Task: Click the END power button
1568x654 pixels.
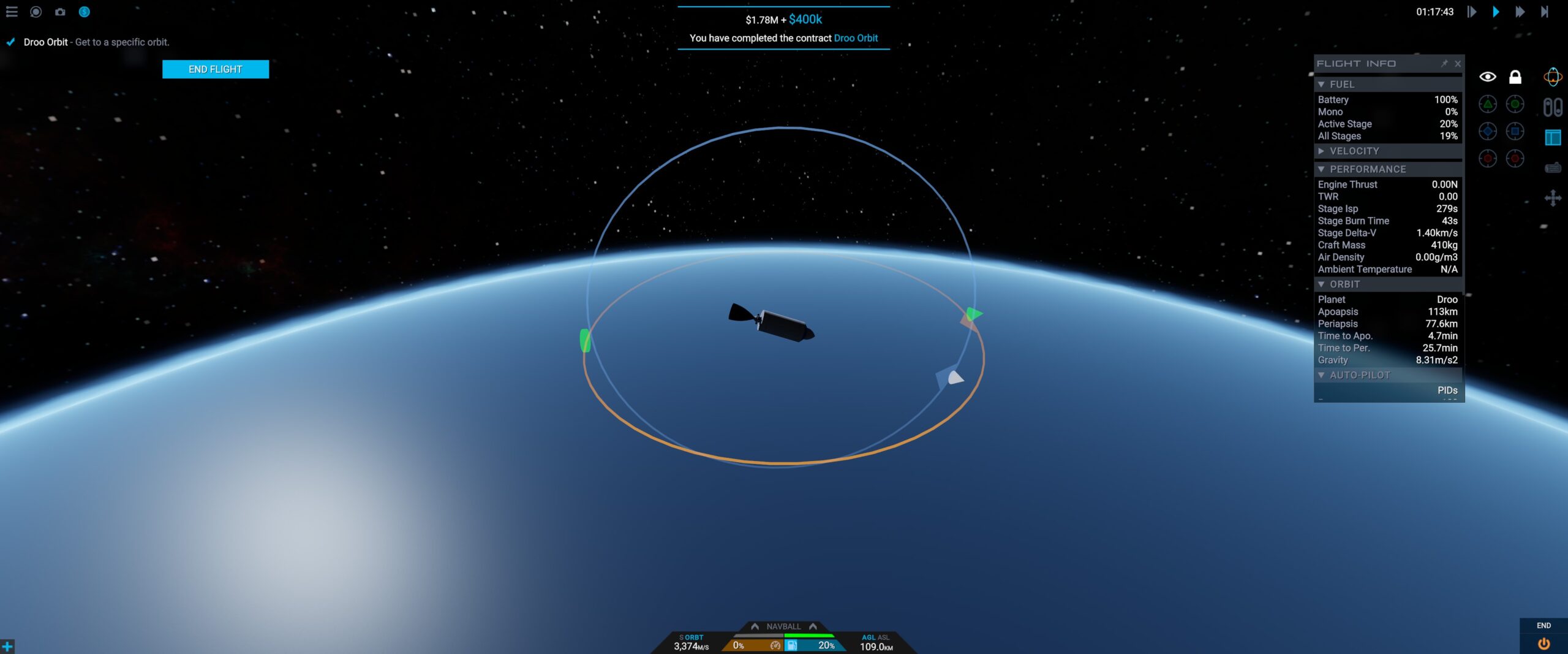Action: [x=1543, y=643]
